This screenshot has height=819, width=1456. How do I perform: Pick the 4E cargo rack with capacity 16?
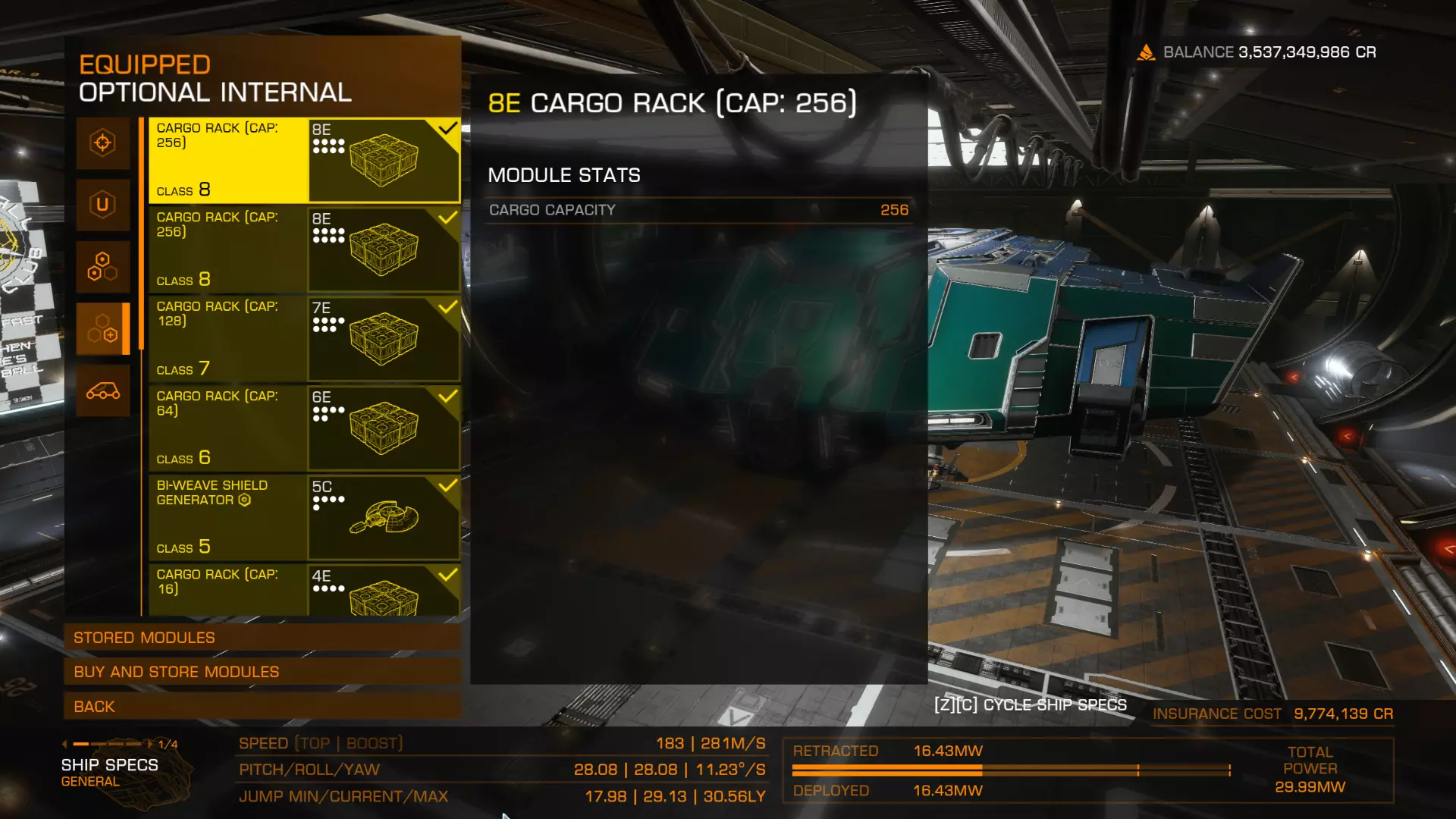pyautogui.click(x=304, y=589)
